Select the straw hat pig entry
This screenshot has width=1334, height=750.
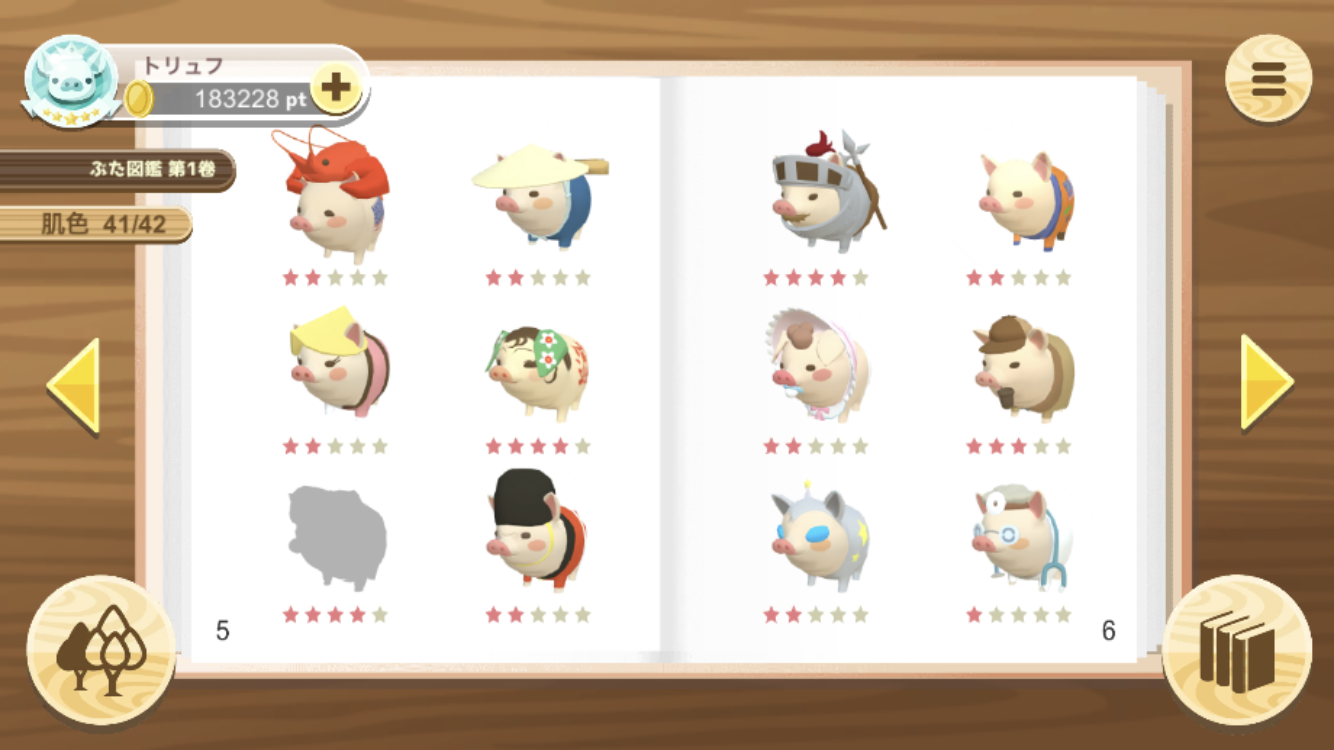pyautogui.click(x=538, y=197)
